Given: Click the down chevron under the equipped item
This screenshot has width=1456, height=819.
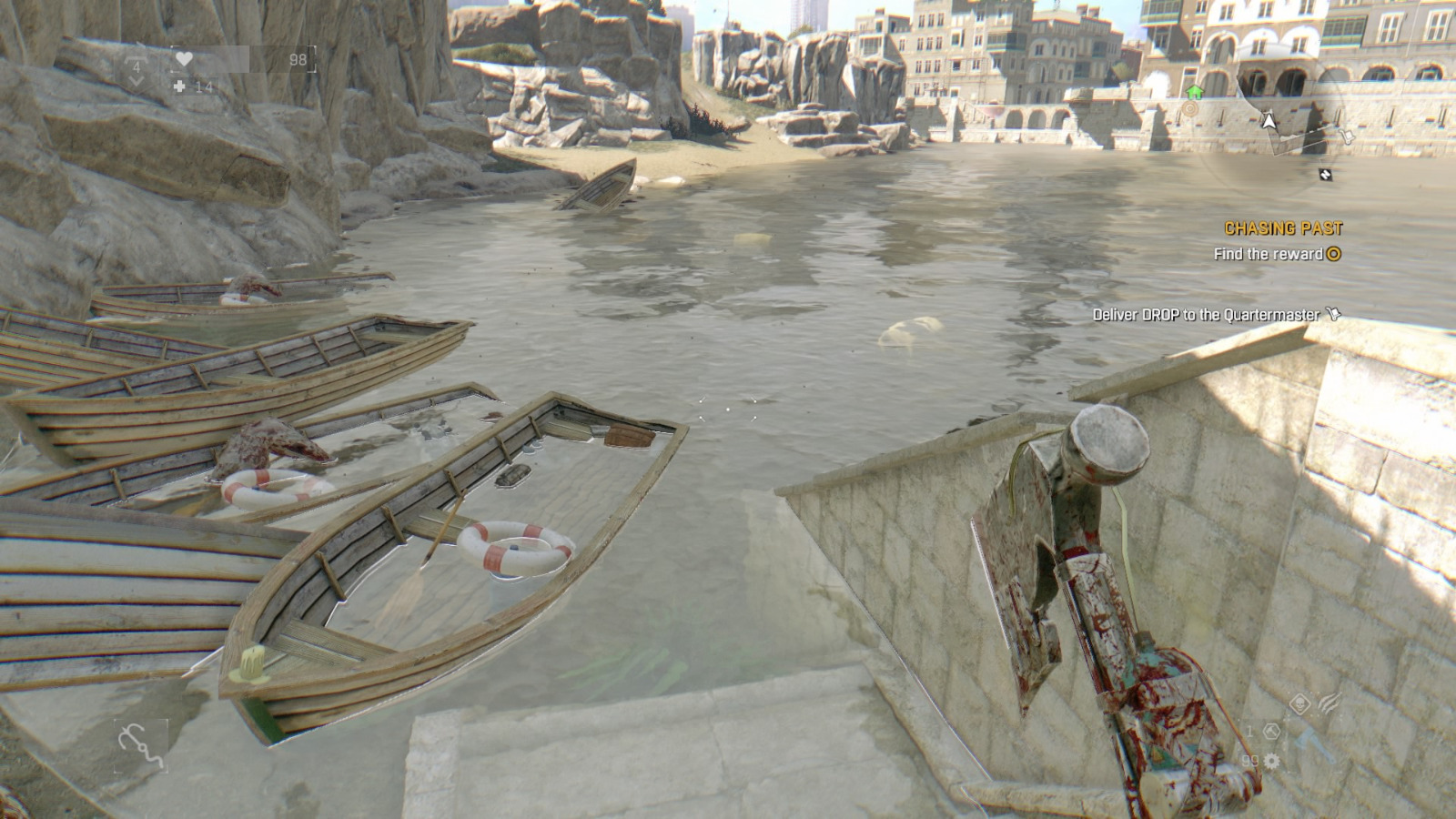Looking at the screenshot, I should point(136,82).
